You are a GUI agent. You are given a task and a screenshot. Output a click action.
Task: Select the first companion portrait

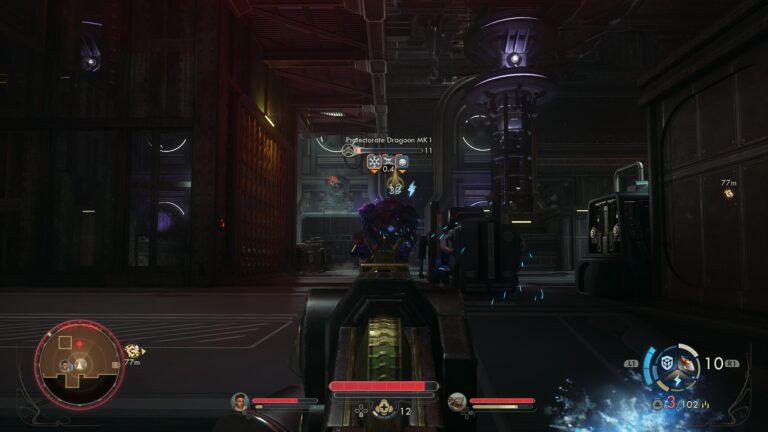pos(239,401)
